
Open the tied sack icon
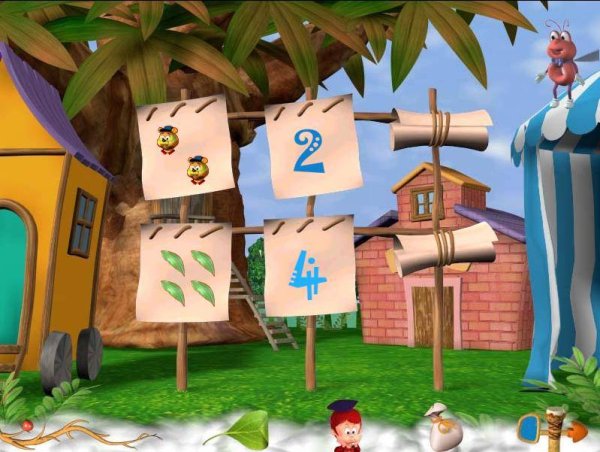[x=441, y=427]
